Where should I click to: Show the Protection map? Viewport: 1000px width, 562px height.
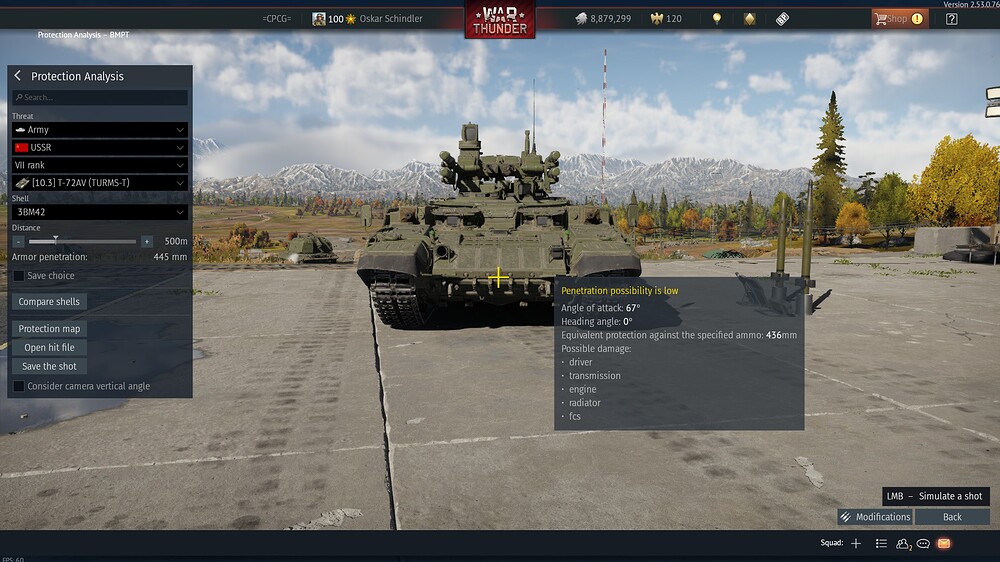click(50, 329)
